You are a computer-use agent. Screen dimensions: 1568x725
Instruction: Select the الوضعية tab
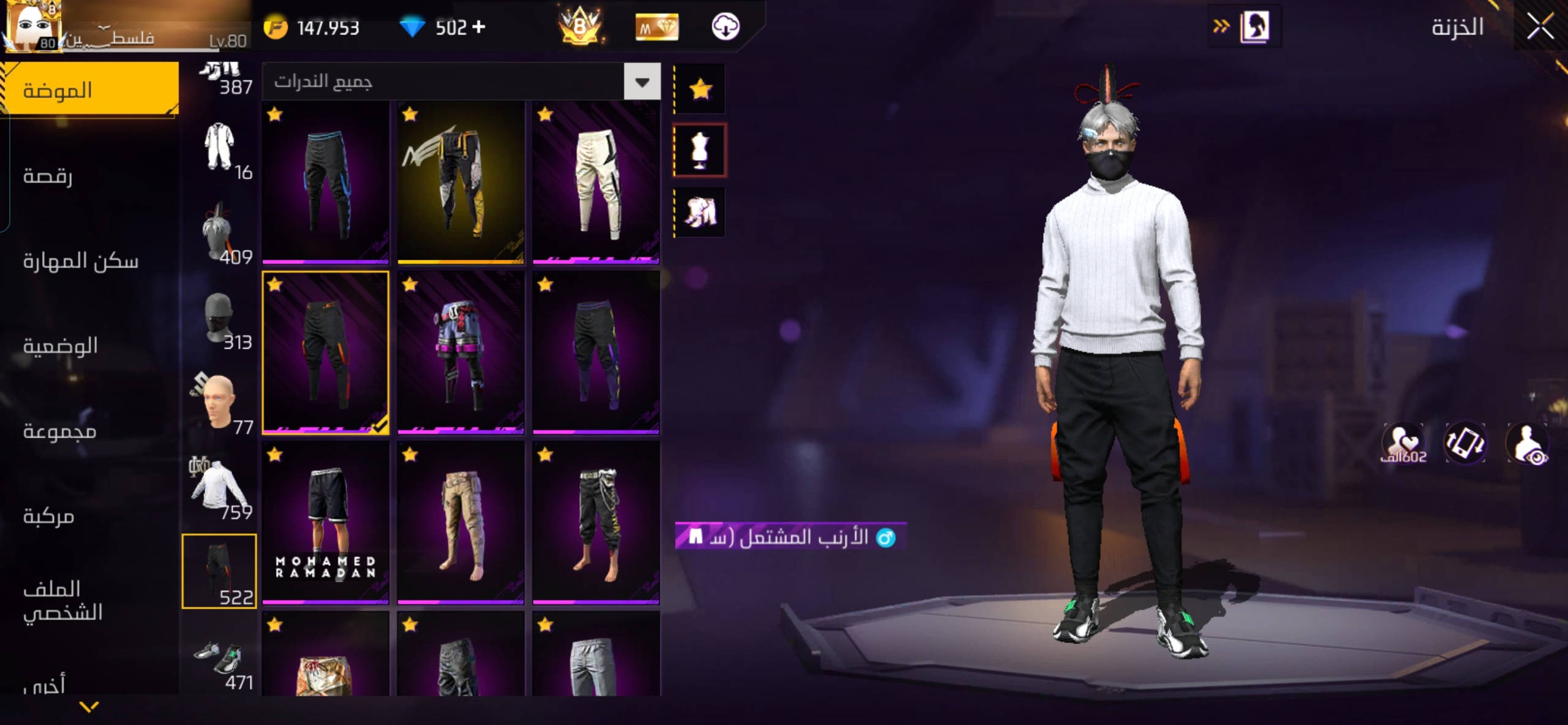click(x=61, y=346)
